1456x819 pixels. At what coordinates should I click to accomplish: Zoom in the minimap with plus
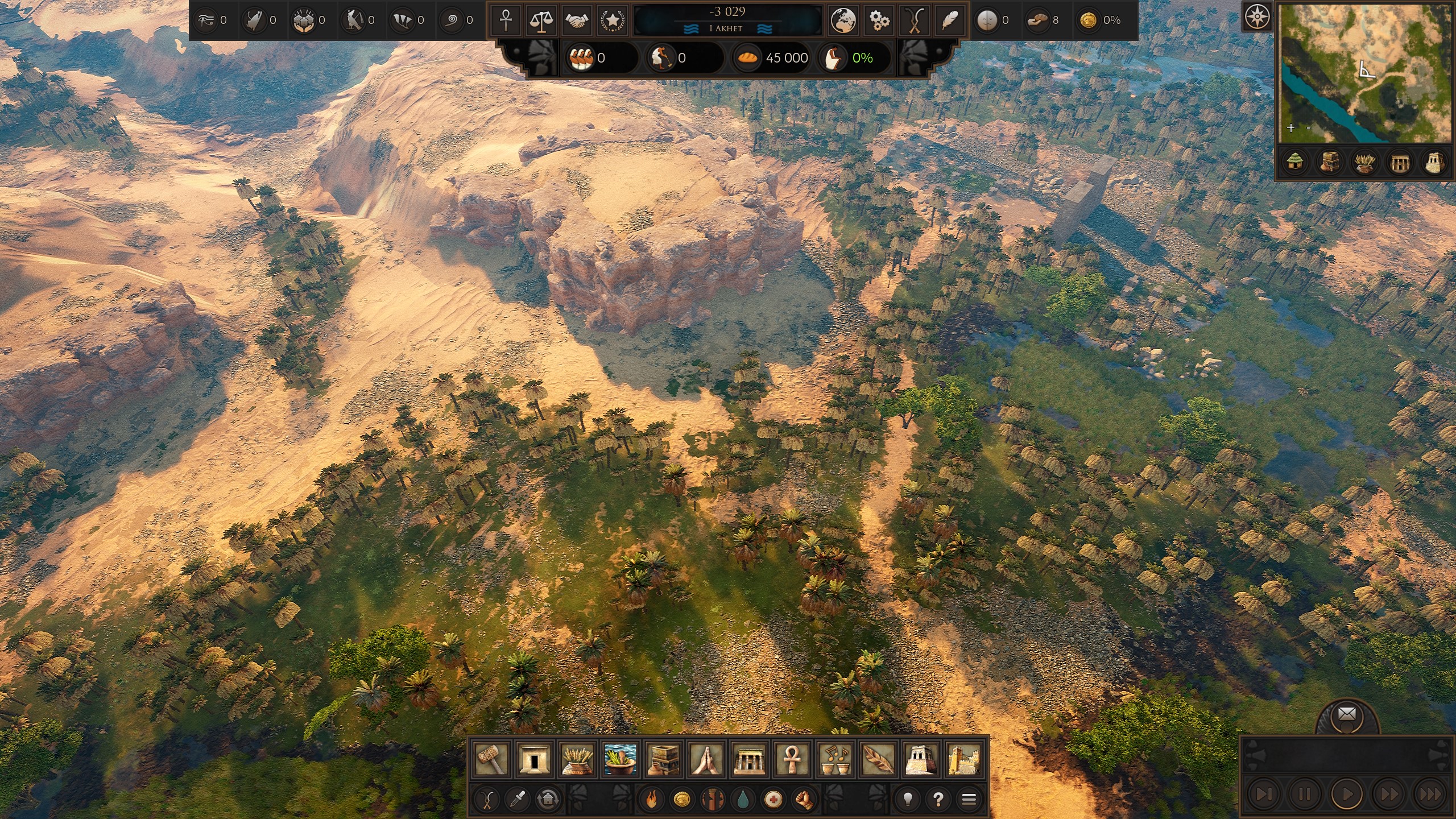tap(1291, 128)
